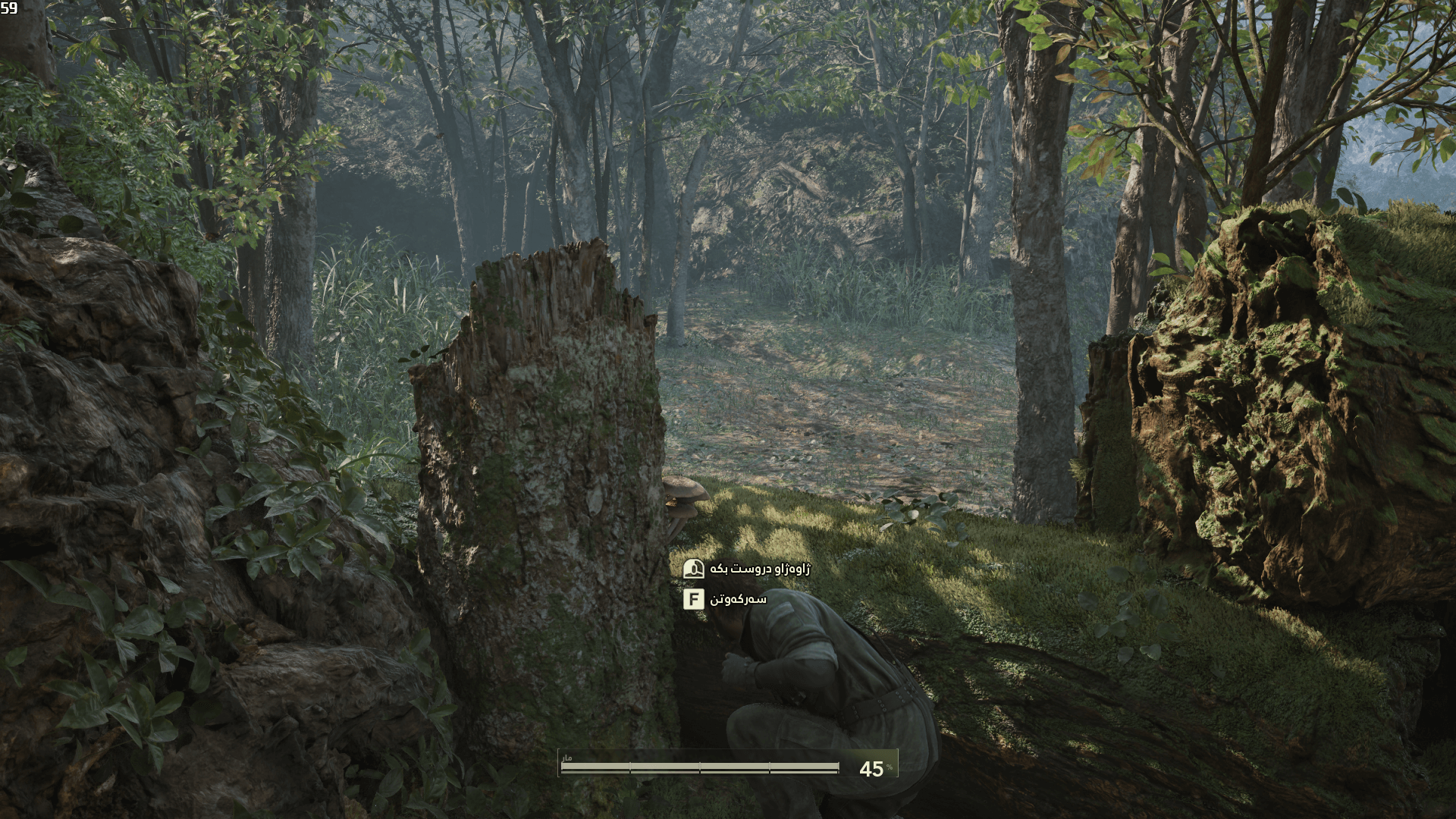Click the final segment of the مار bar
Viewport: 1456px width, 819px height.
point(804,765)
